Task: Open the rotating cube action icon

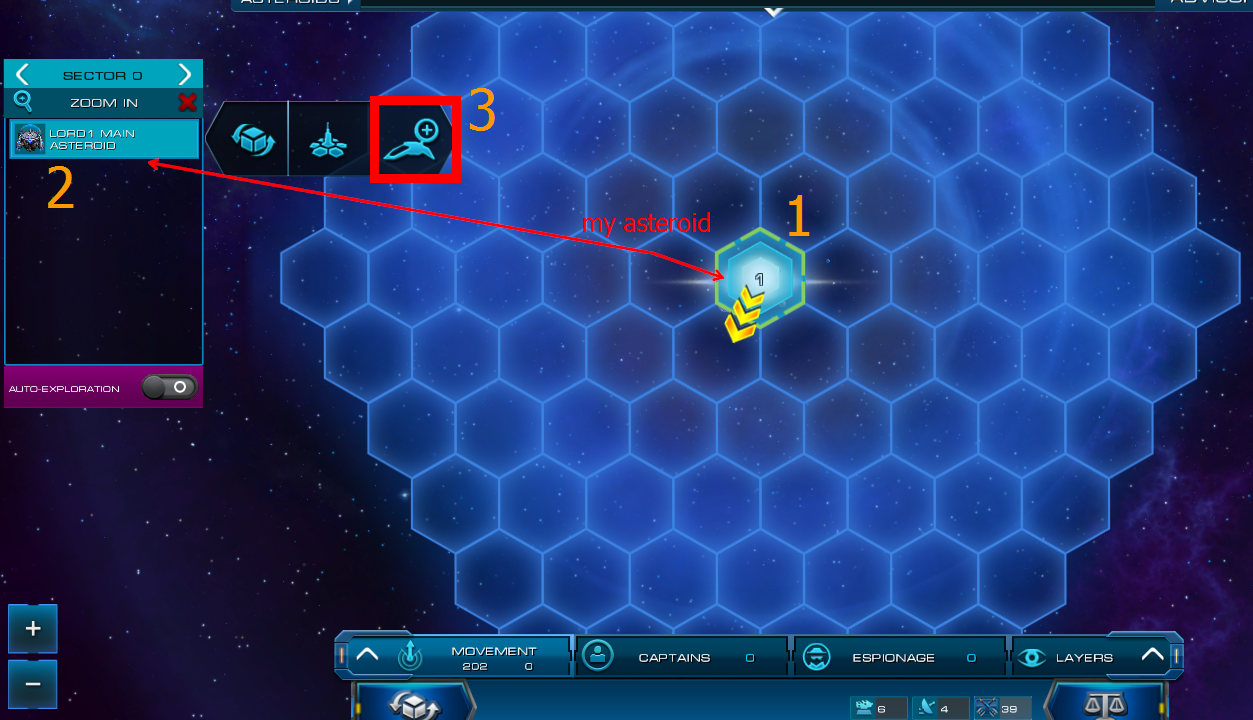Action: pos(249,138)
